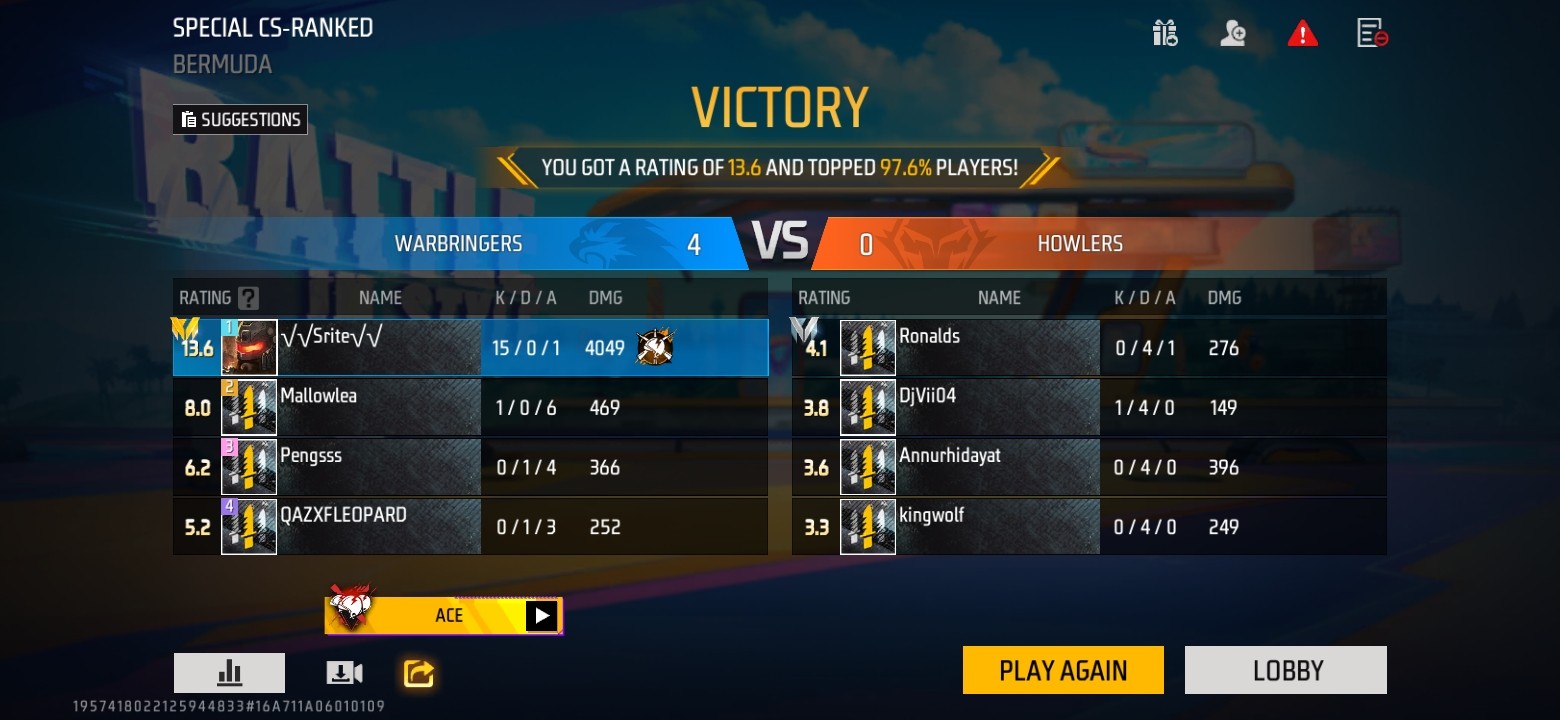Return to the Lobby
The image size is (1560, 720).
click(1285, 670)
